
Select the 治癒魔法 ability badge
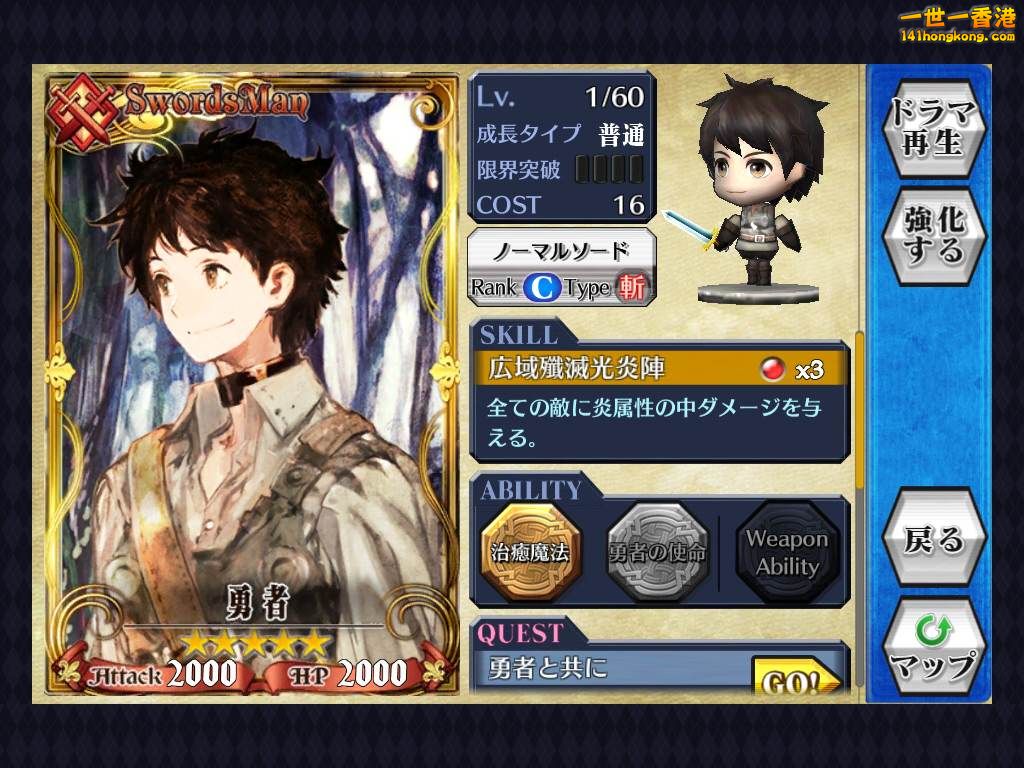530,552
